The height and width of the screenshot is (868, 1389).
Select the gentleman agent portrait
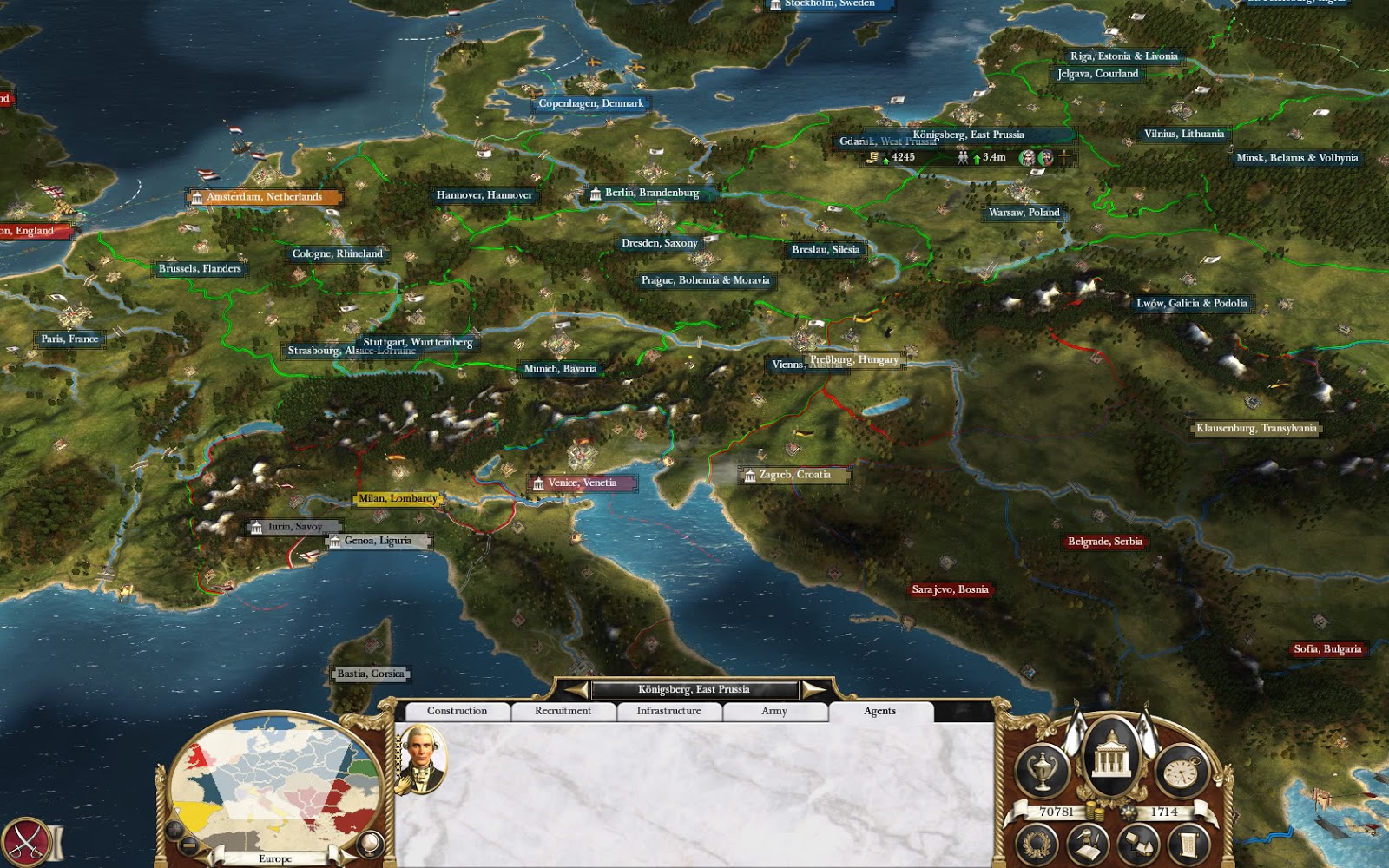point(422,759)
